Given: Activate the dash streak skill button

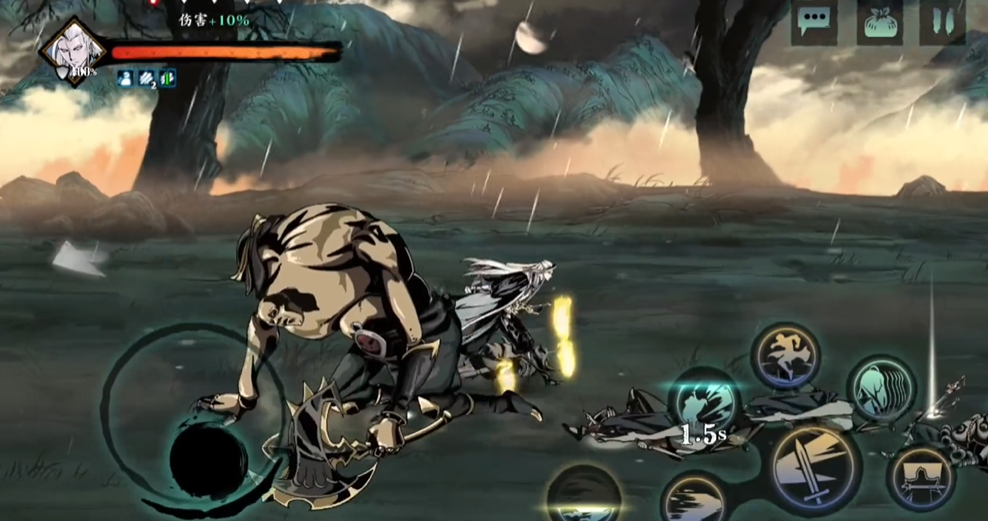Looking at the screenshot, I should (696, 500).
